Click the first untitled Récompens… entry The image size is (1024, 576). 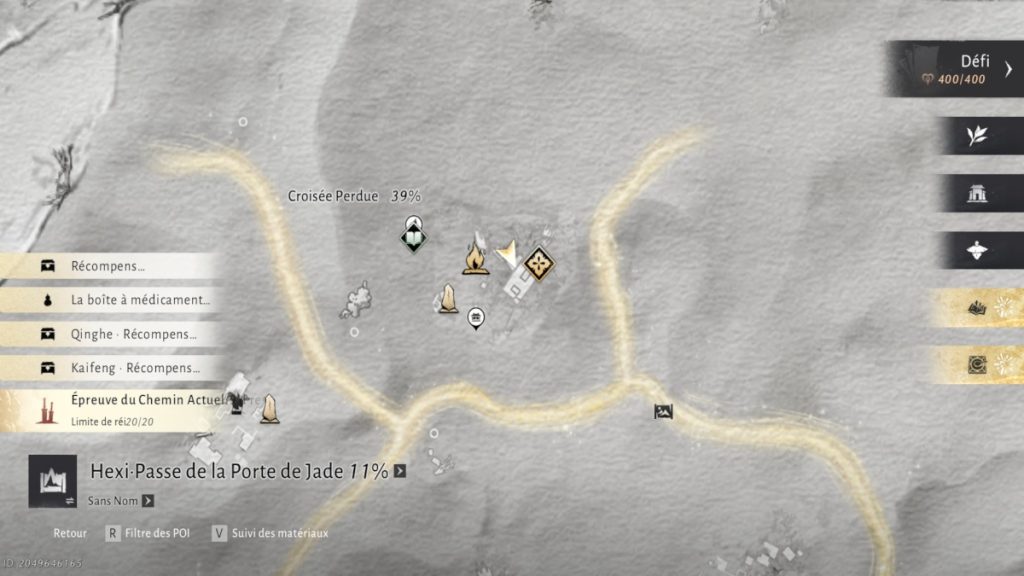[x=108, y=266]
